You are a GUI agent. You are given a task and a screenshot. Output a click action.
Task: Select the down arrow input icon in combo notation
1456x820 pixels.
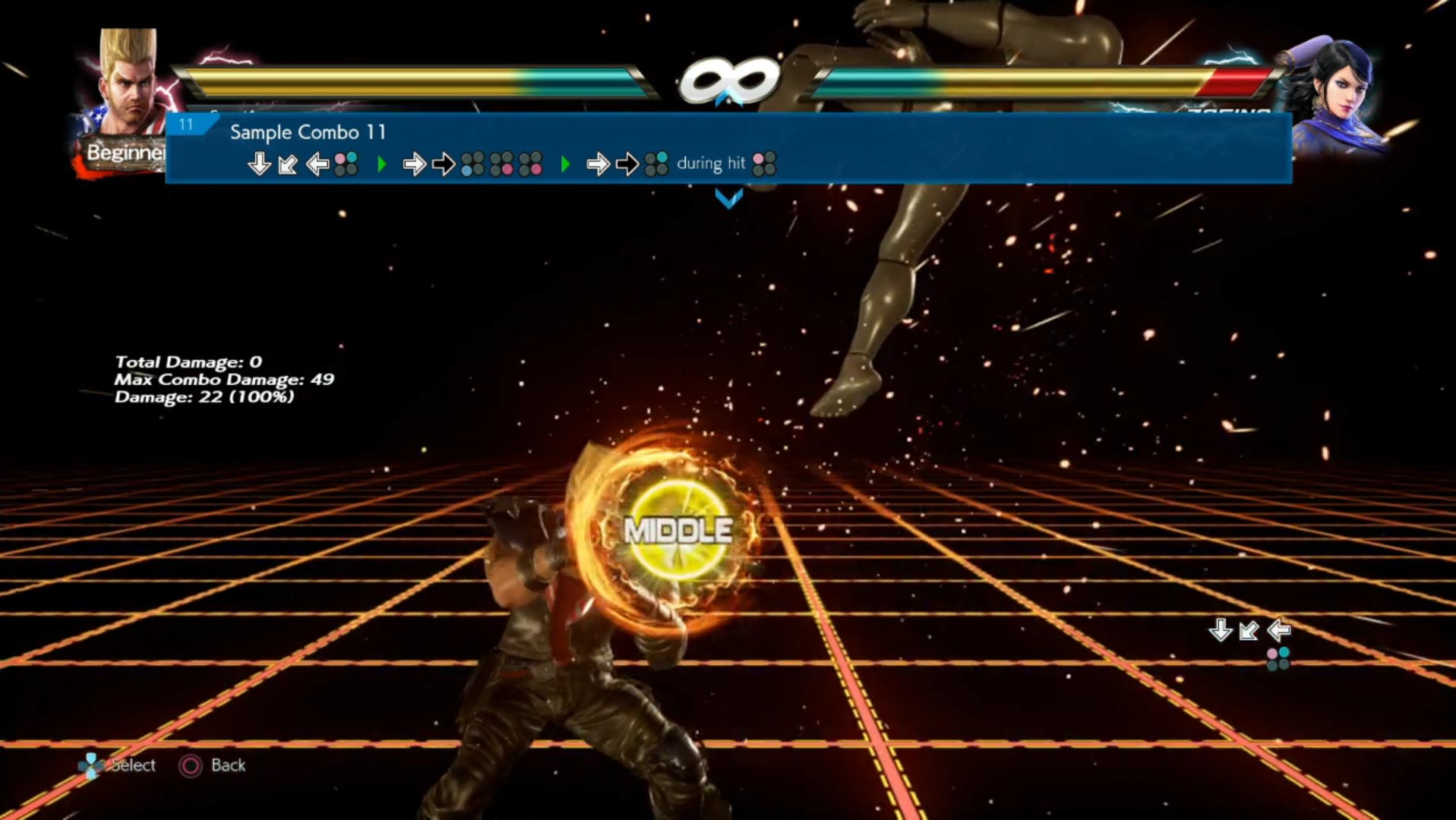[x=258, y=162]
